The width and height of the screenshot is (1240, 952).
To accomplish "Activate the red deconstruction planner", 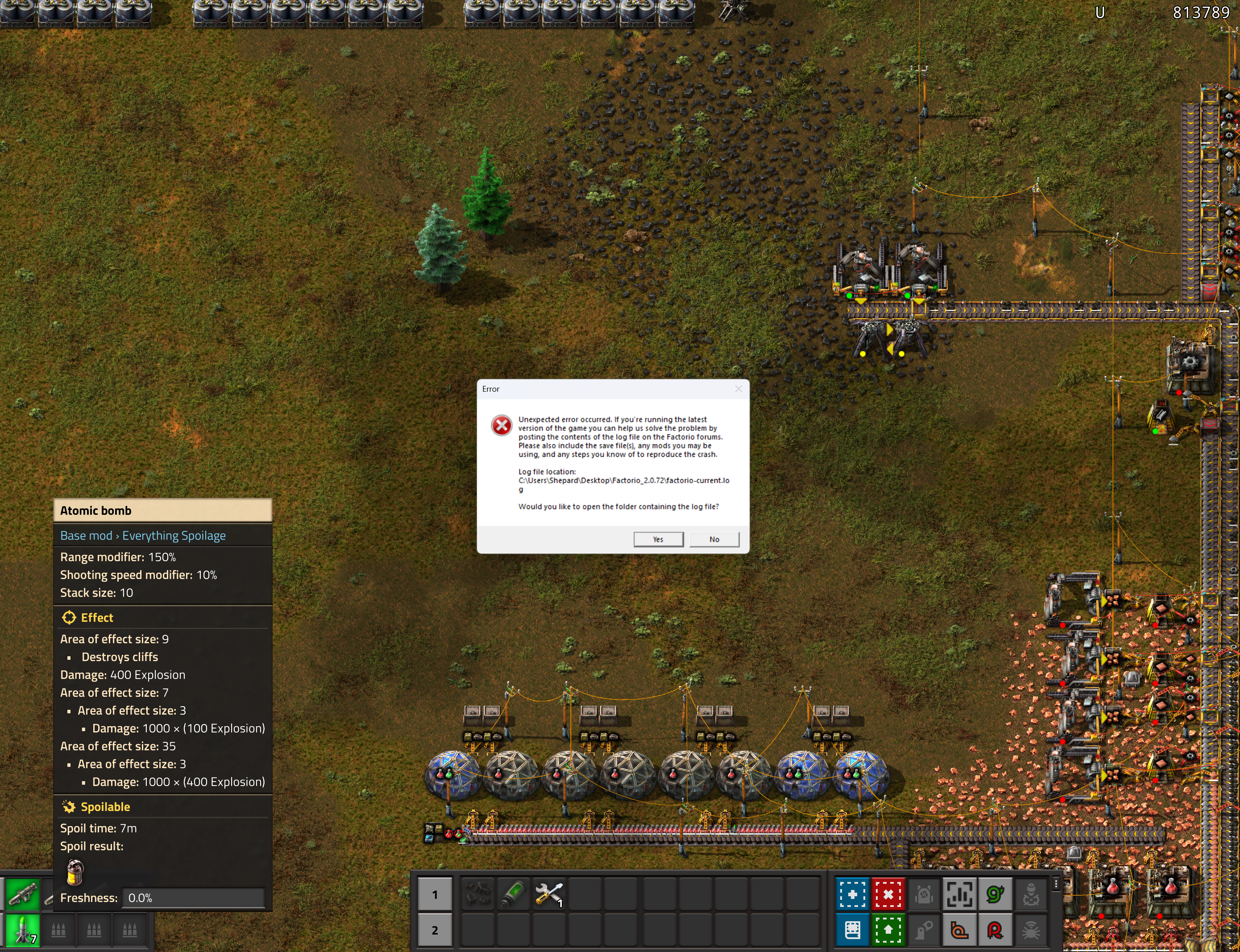I will [888, 895].
